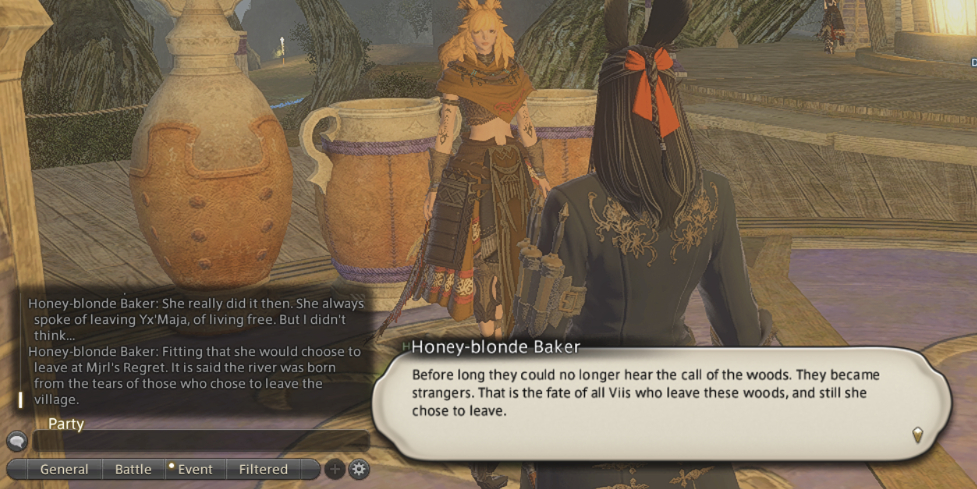Open the chat mode speech bubble
The image size is (977, 489).
[x=16, y=441]
